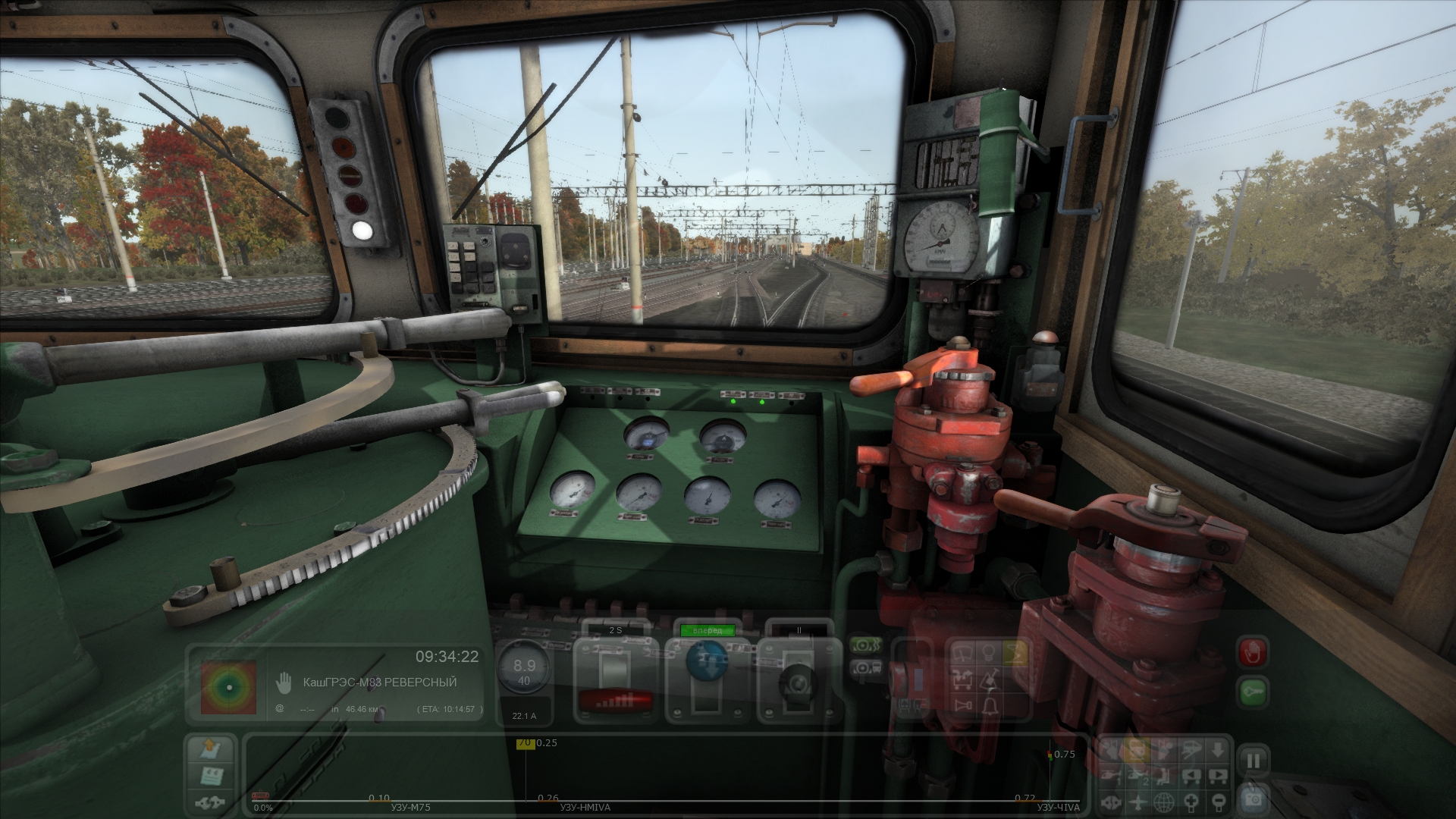1456x819 pixels.
Task: Zoom in with the plus magnifier icon
Action: click(1192, 802)
